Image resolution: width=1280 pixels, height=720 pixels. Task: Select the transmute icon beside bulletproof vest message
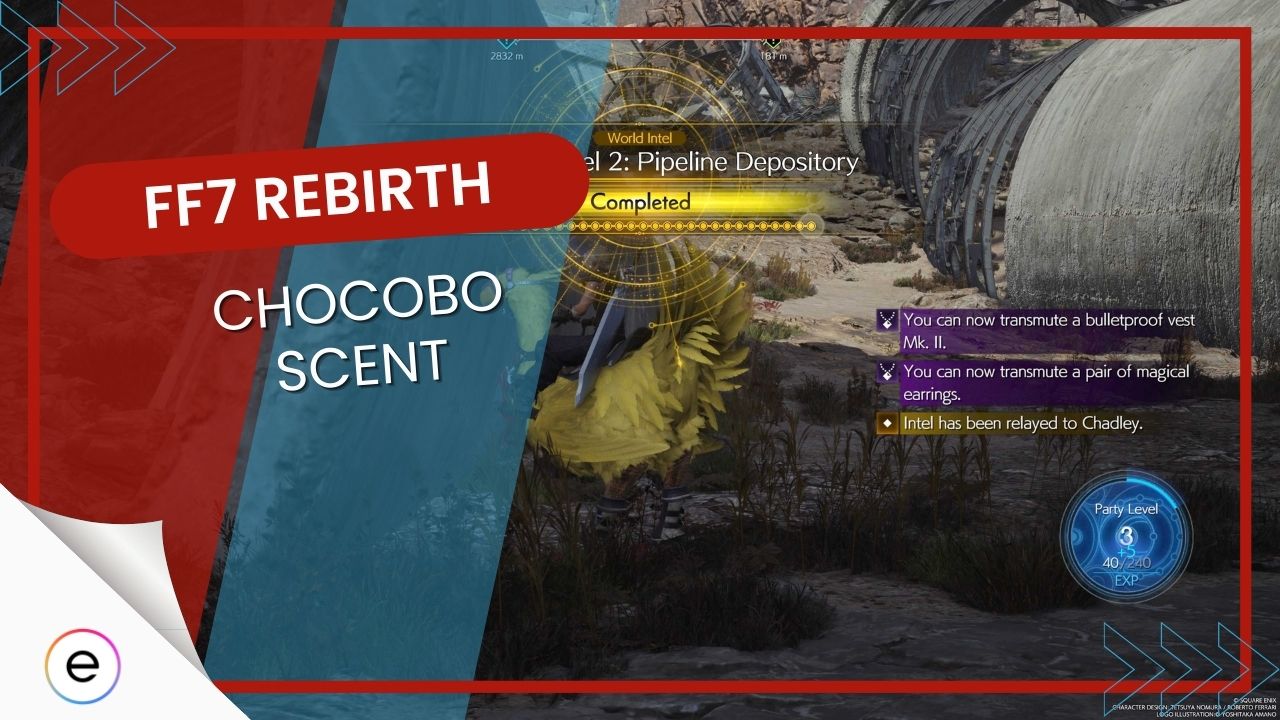886,321
